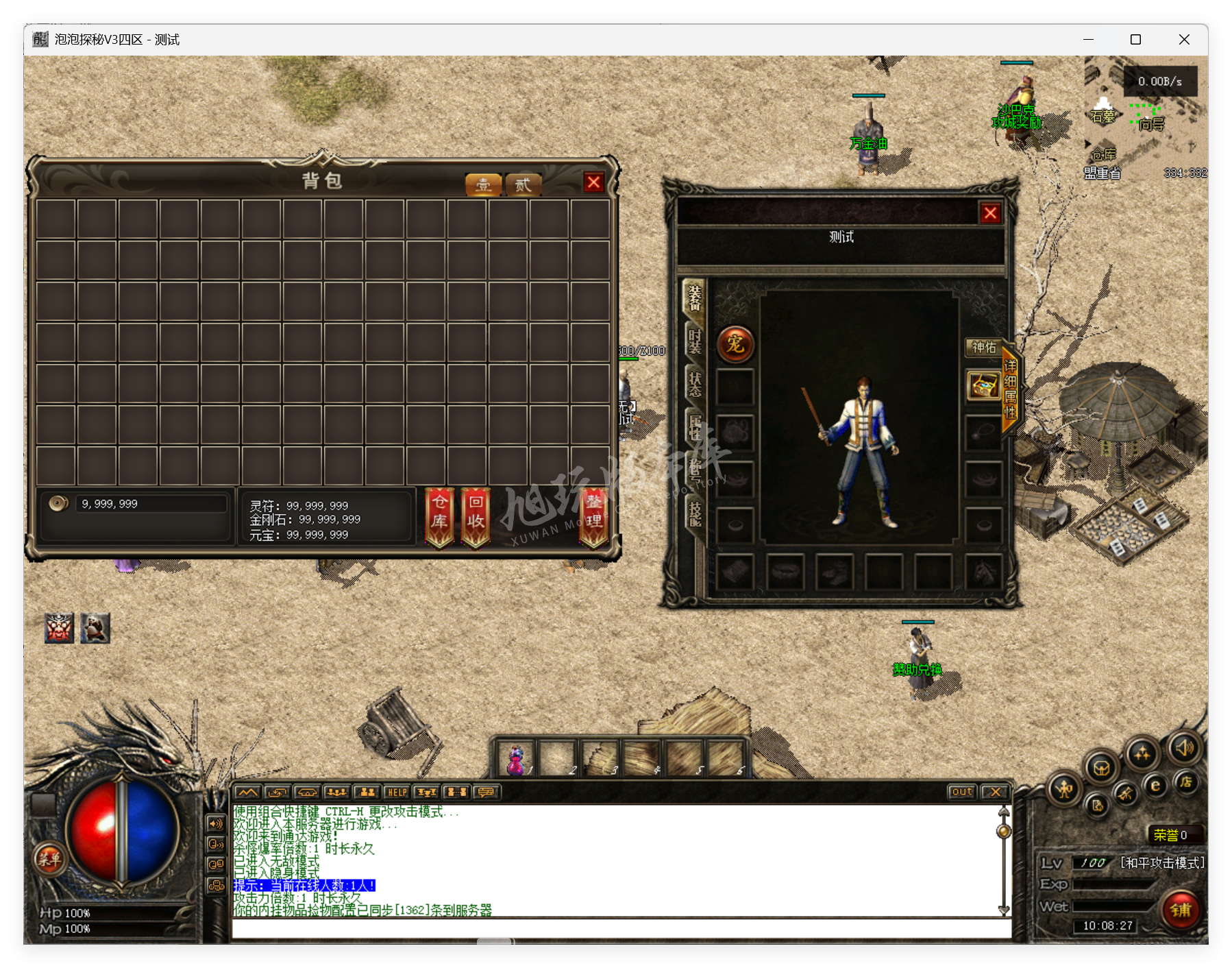Screen dimensions: 1232x968
Task: Open the 神佑 blessing button
Action: point(983,348)
